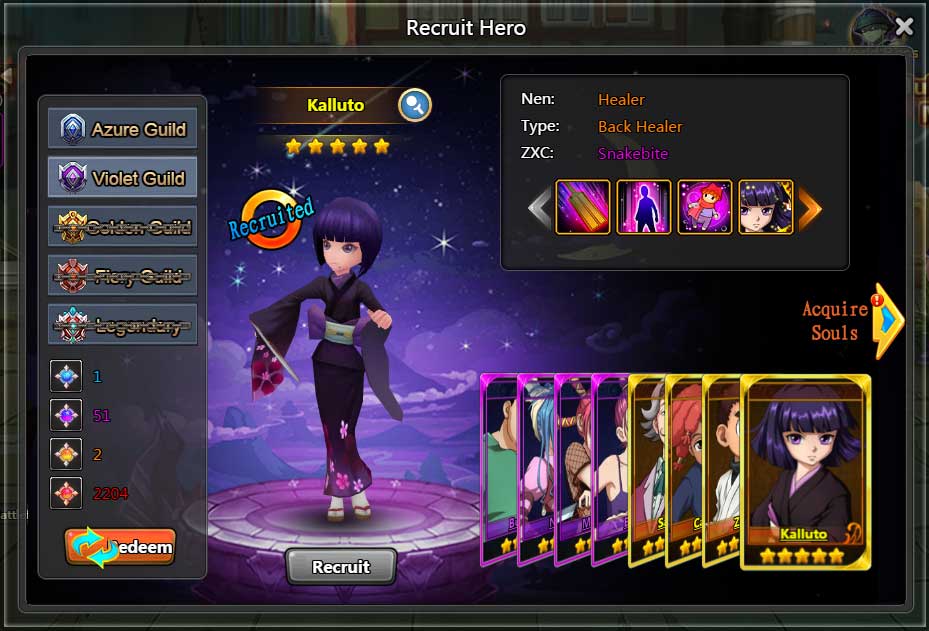
Task: Select the Violet Guild tab
Action: click(x=123, y=178)
